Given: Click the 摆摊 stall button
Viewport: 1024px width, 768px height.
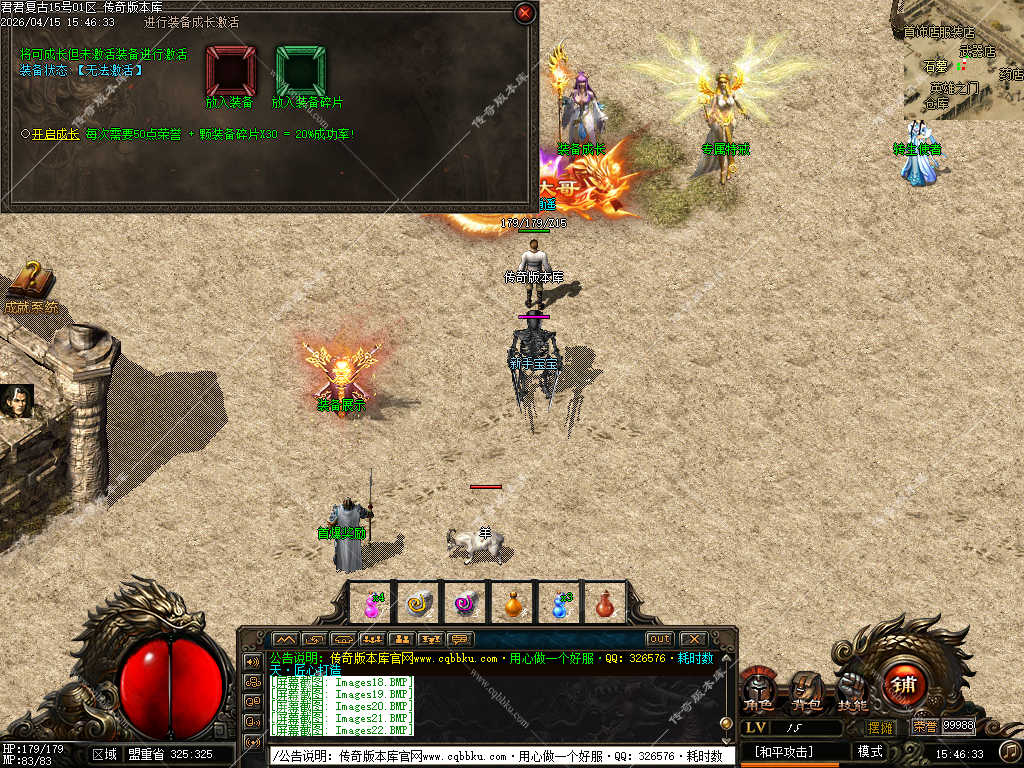Looking at the screenshot, I should (x=880, y=727).
